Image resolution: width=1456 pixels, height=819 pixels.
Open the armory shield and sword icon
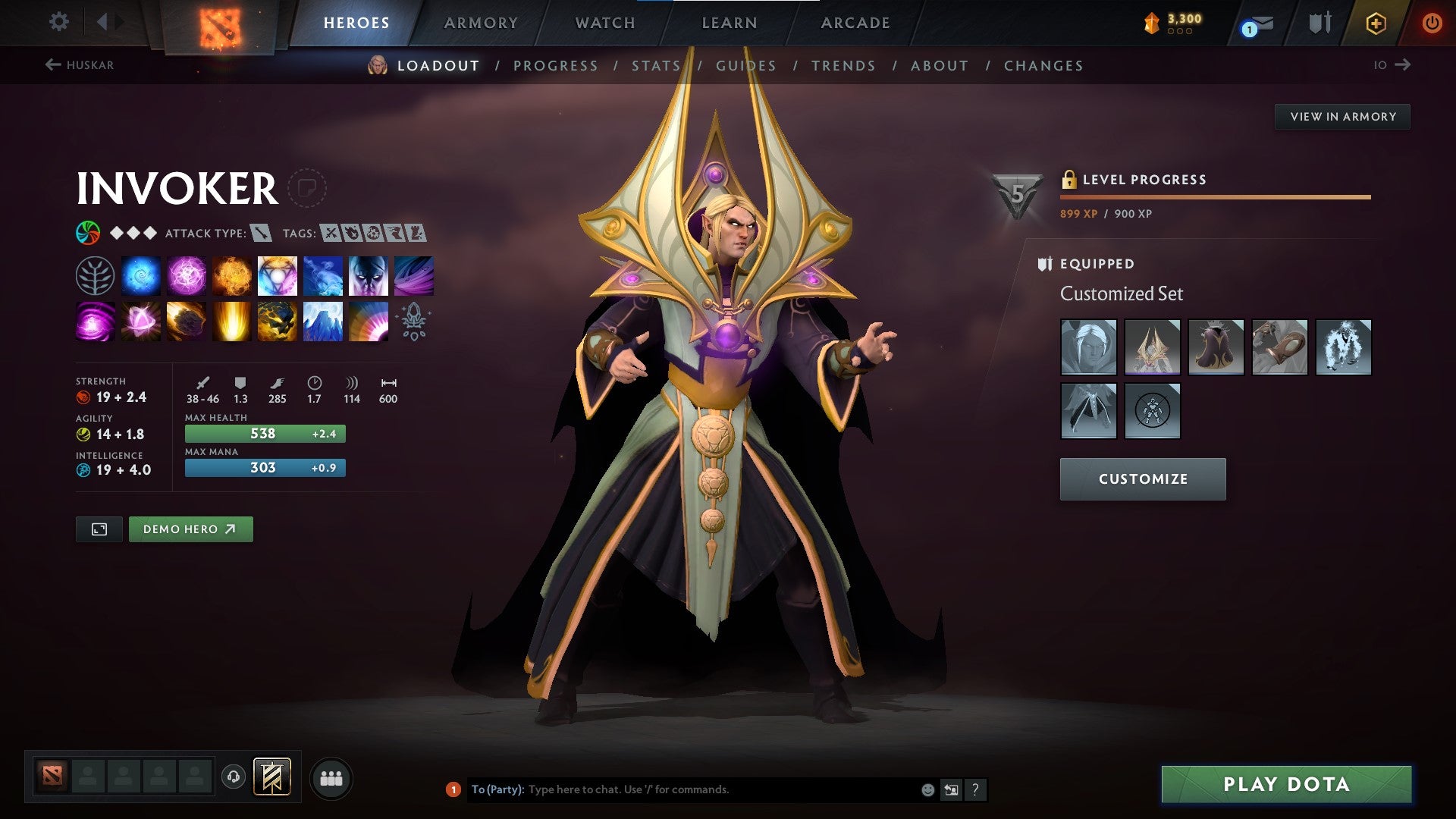click(x=1319, y=22)
